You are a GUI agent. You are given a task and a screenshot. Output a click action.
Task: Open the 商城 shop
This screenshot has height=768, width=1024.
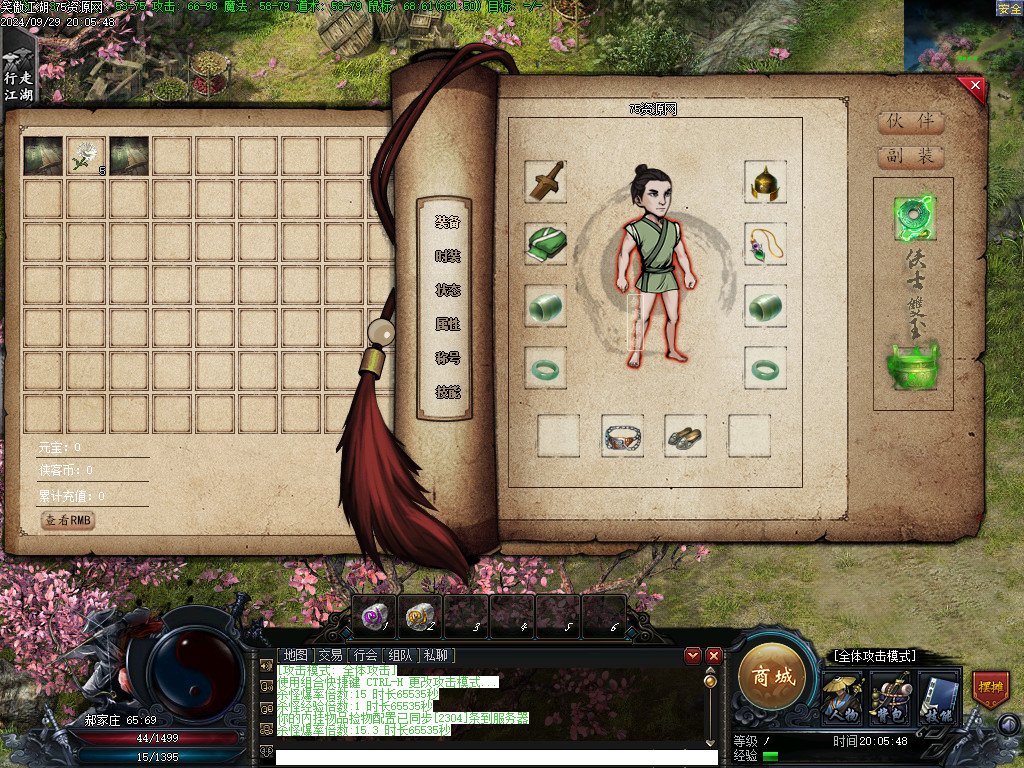point(772,677)
